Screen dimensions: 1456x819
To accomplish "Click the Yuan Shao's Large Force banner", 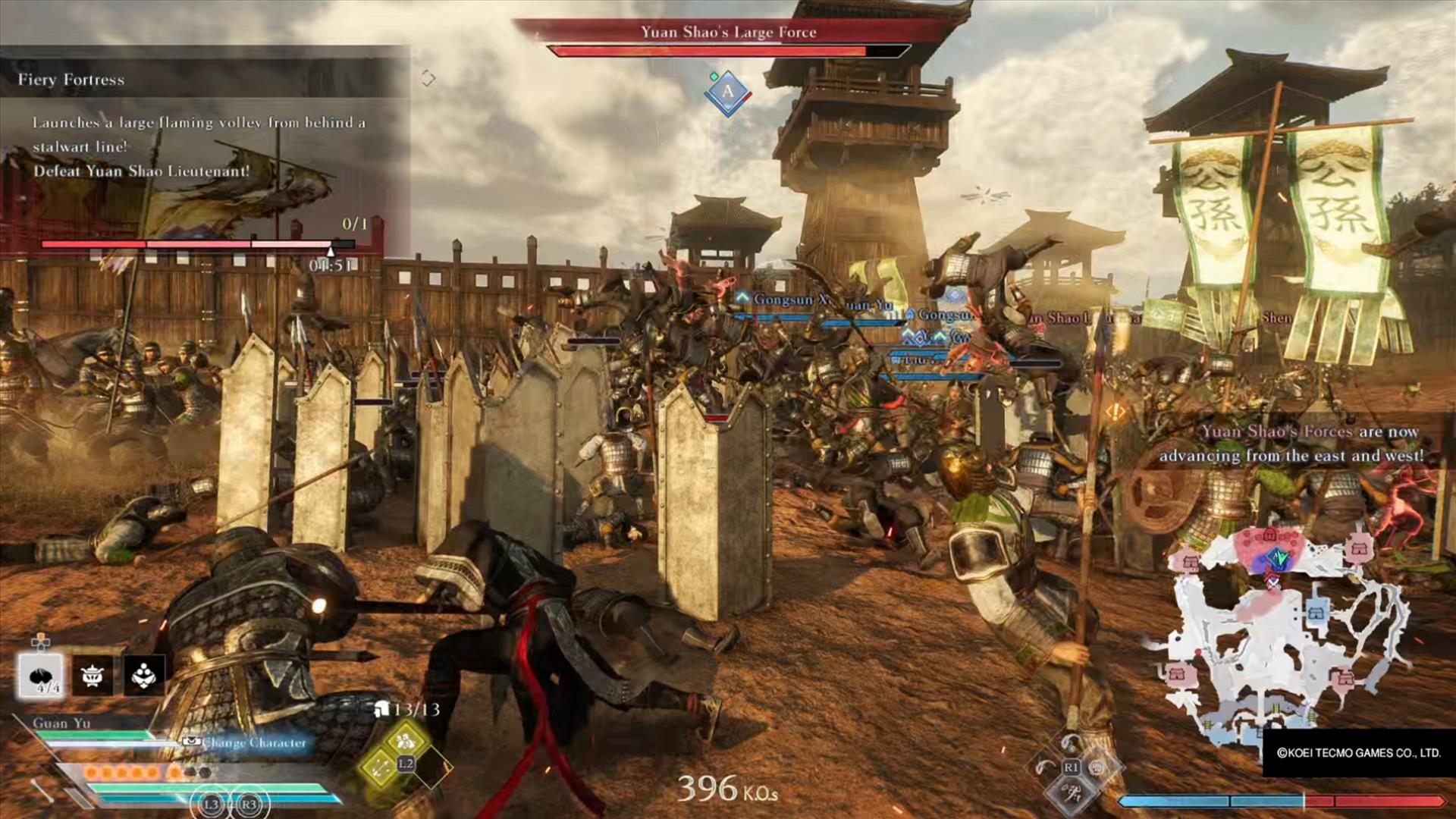I will [x=728, y=32].
